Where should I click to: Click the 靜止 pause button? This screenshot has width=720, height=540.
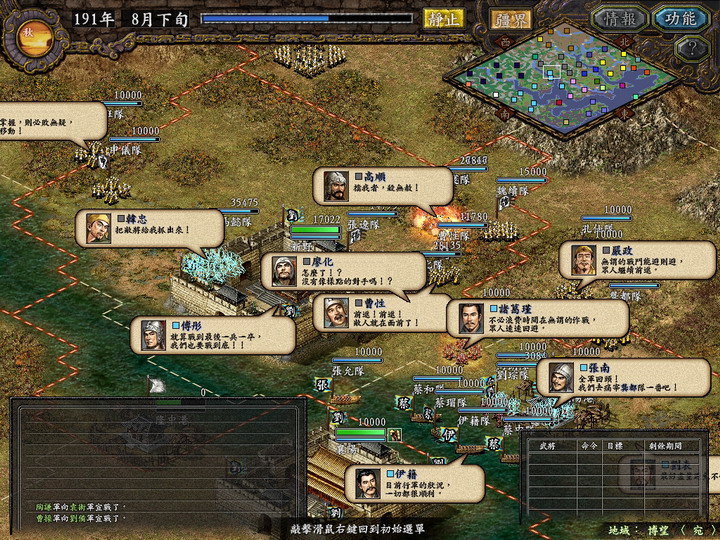(x=443, y=18)
